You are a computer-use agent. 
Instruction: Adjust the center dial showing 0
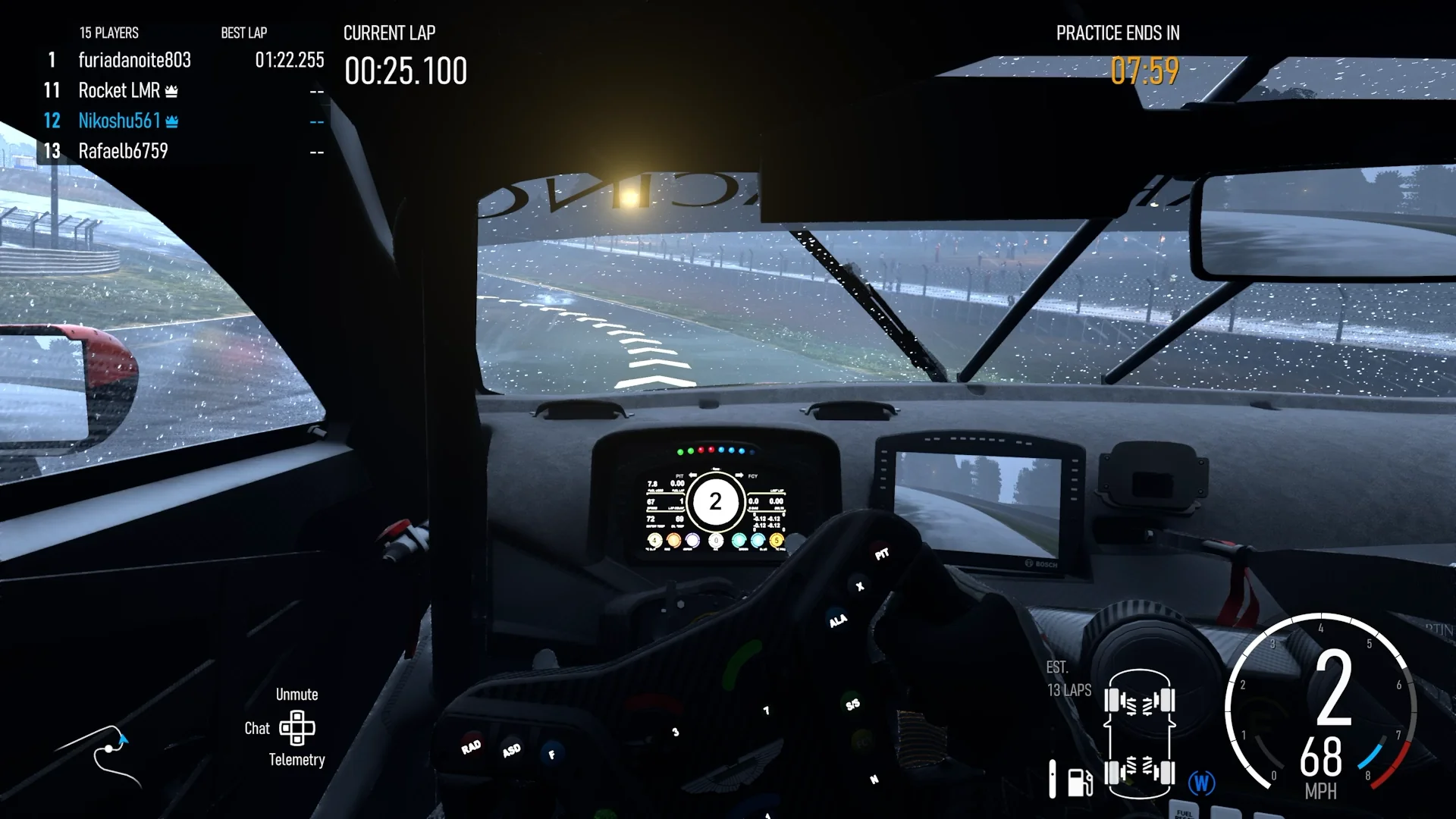click(x=716, y=541)
